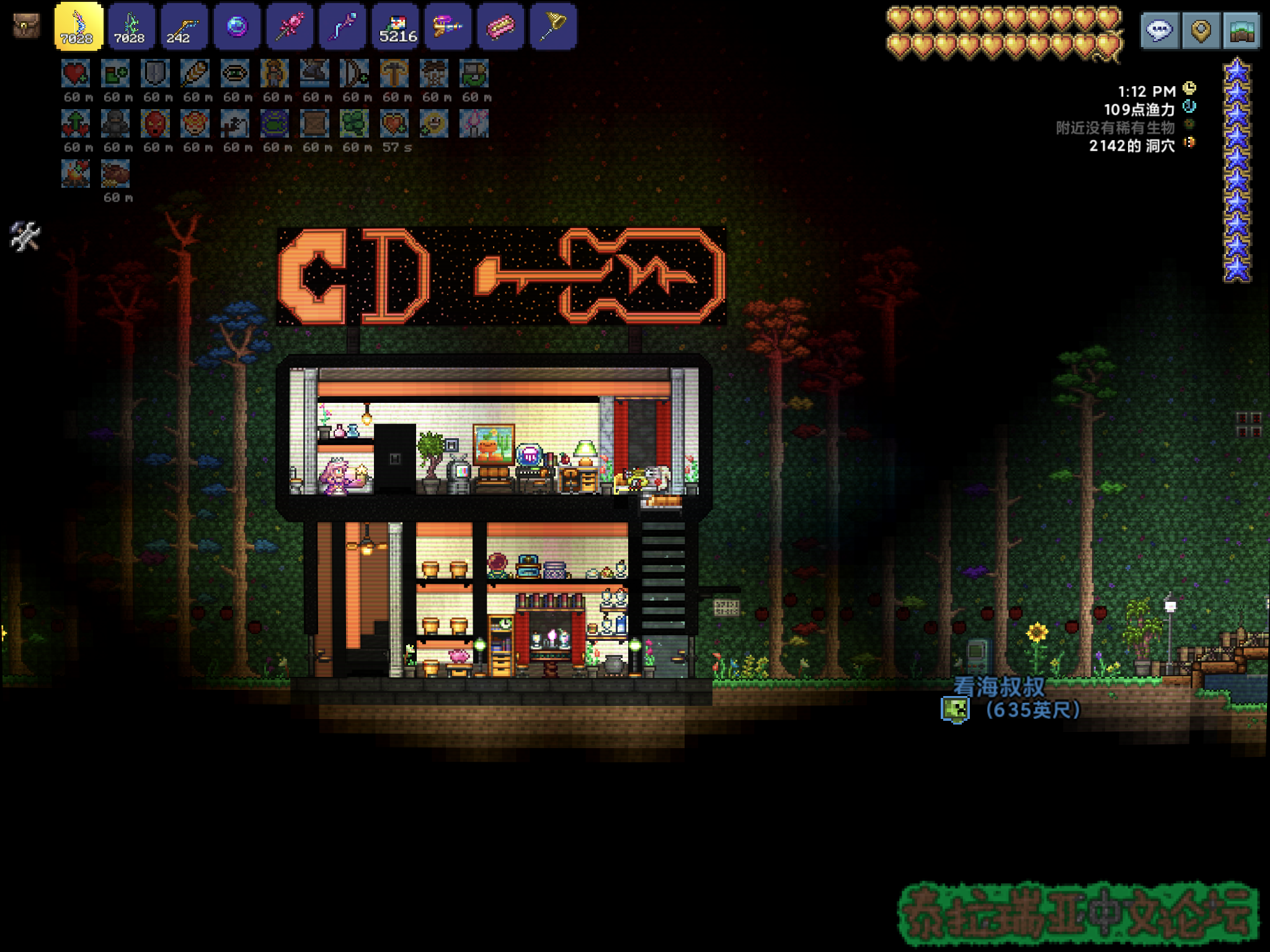Viewport: 1270px width, 952px height.
Task: Toggle the crossed tools settings icon
Action: tap(25, 236)
